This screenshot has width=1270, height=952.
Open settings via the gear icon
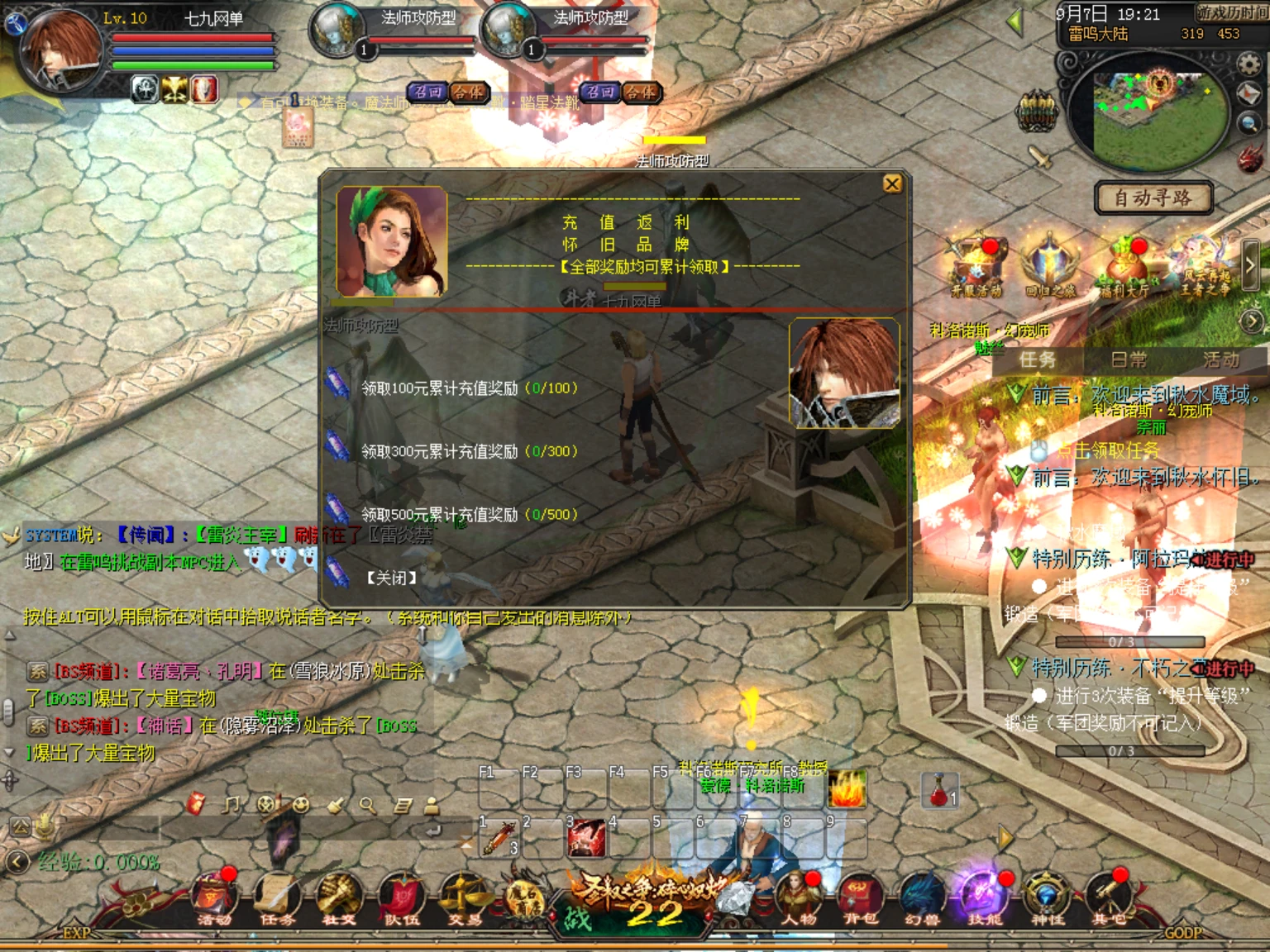(x=1249, y=63)
